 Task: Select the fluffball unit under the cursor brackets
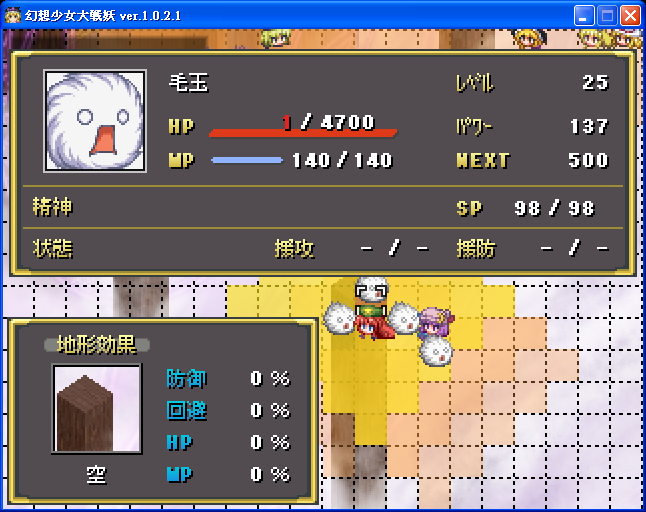pyautogui.click(x=371, y=291)
